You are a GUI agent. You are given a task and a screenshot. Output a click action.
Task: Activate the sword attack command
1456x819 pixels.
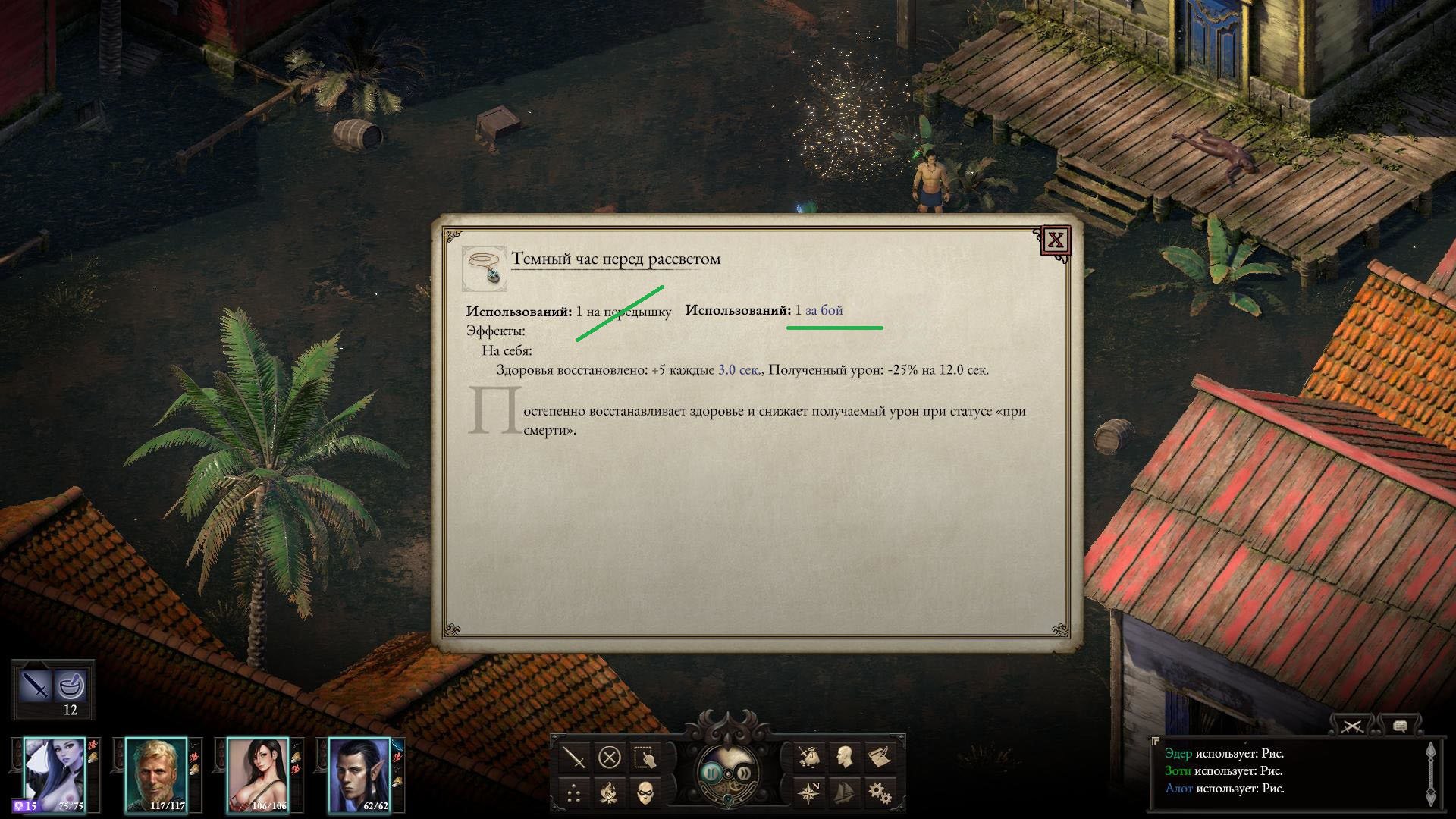[575, 758]
